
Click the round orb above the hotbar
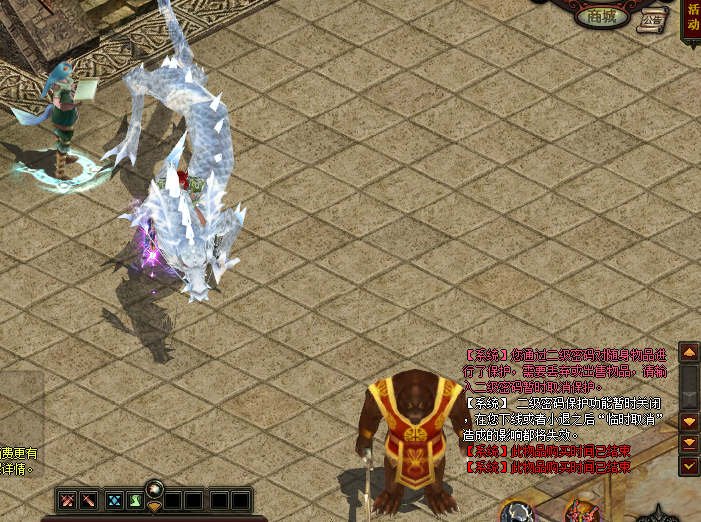[x=154, y=489]
